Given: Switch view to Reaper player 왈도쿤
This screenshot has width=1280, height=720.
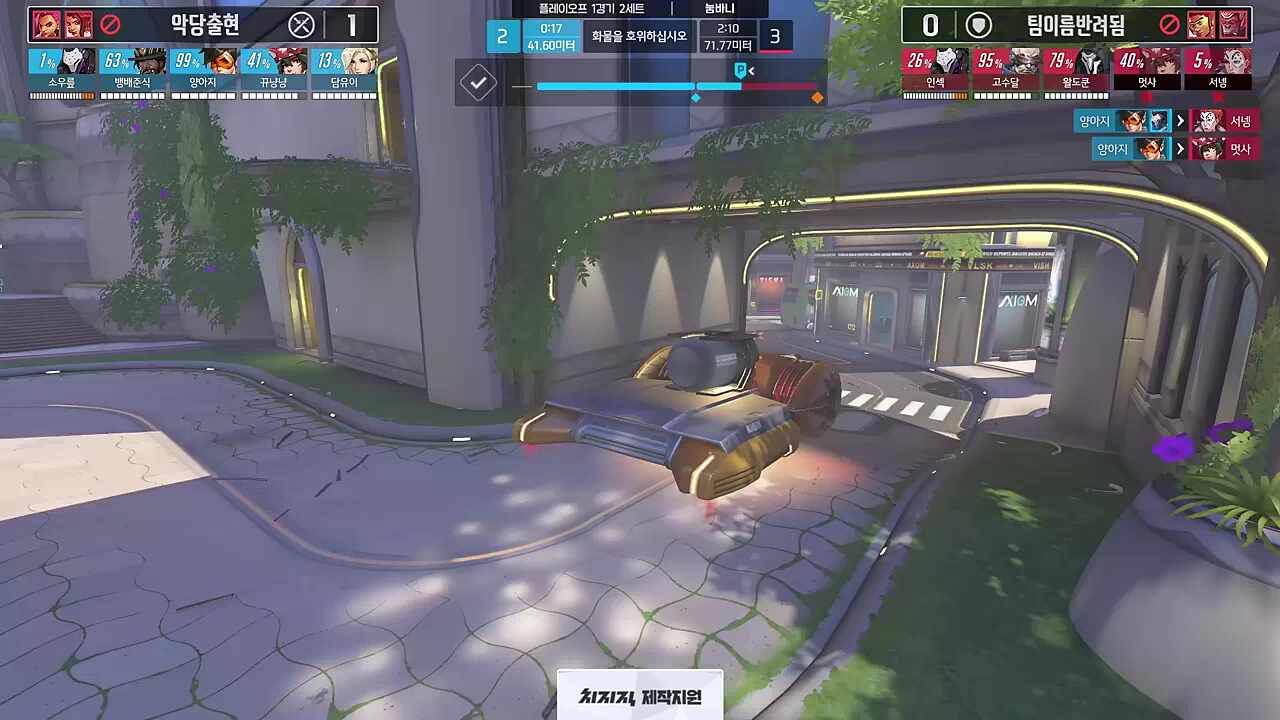Looking at the screenshot, I should click(x=1076, y=72).
